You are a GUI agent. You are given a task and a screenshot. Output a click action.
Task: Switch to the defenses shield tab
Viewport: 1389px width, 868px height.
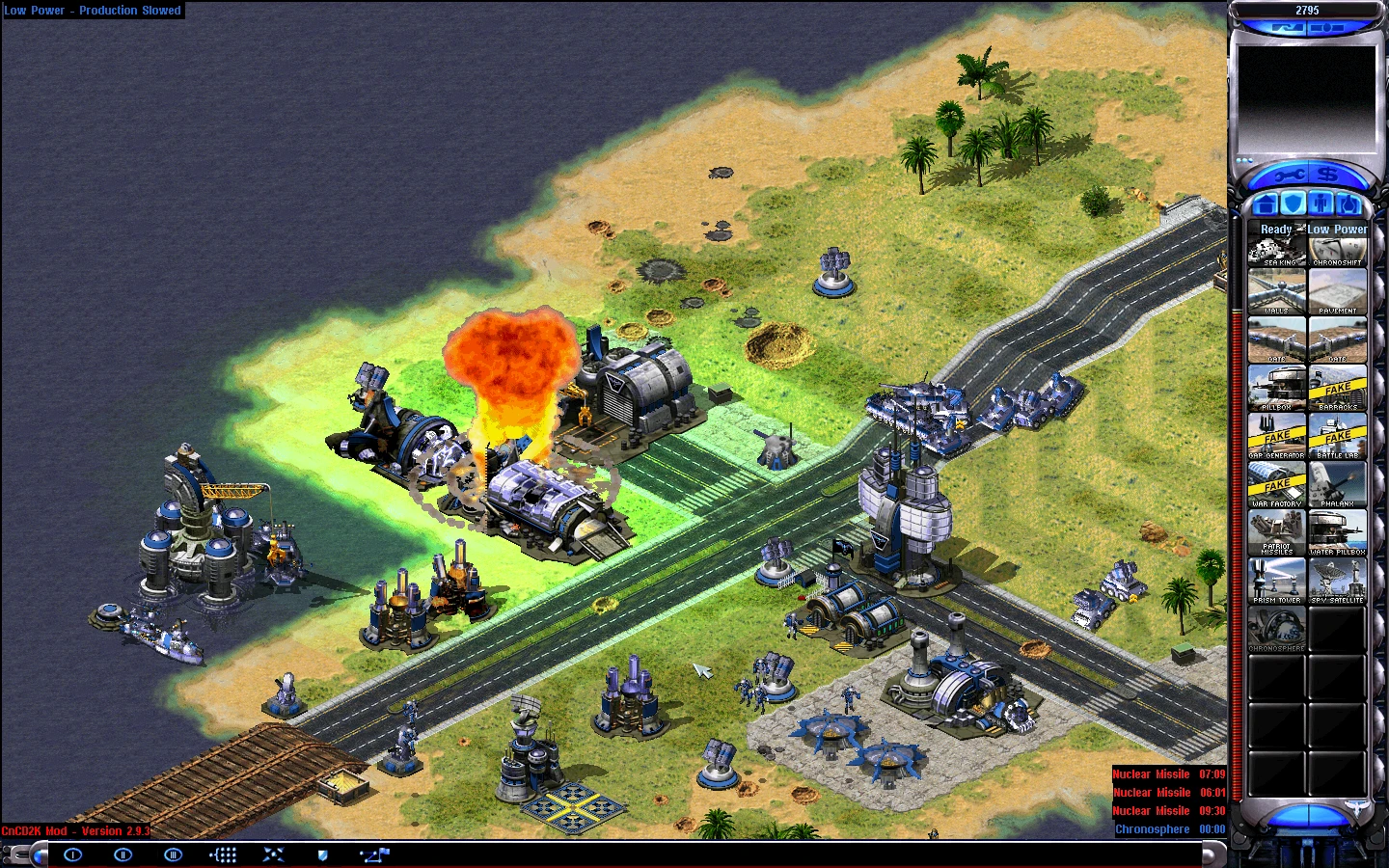[x=1293, y=203]
